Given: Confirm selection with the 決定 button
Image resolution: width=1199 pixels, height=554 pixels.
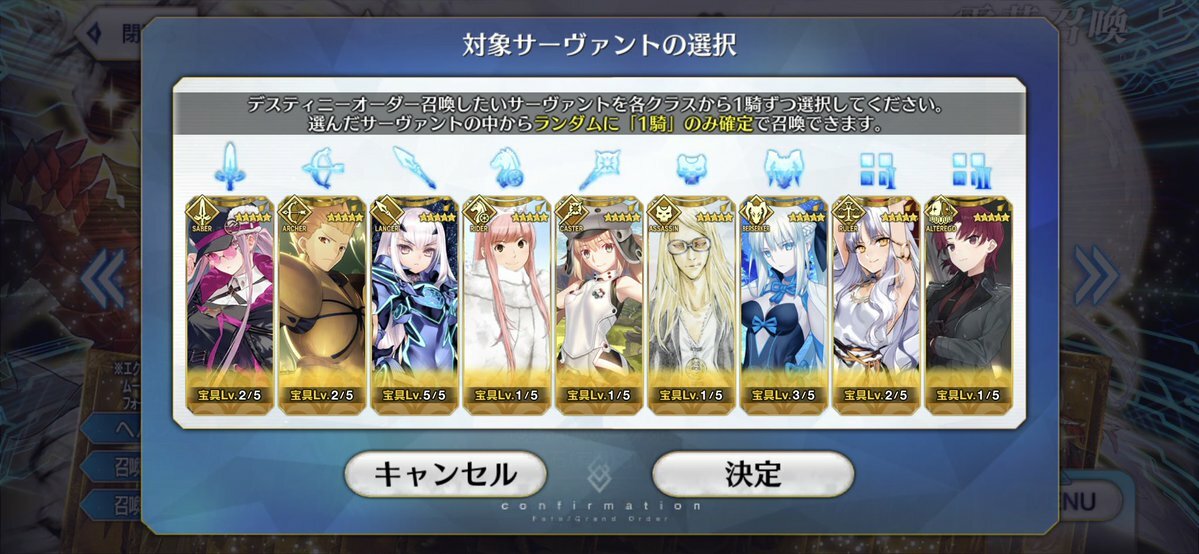Looking at the screenshot, I should 752,474.
